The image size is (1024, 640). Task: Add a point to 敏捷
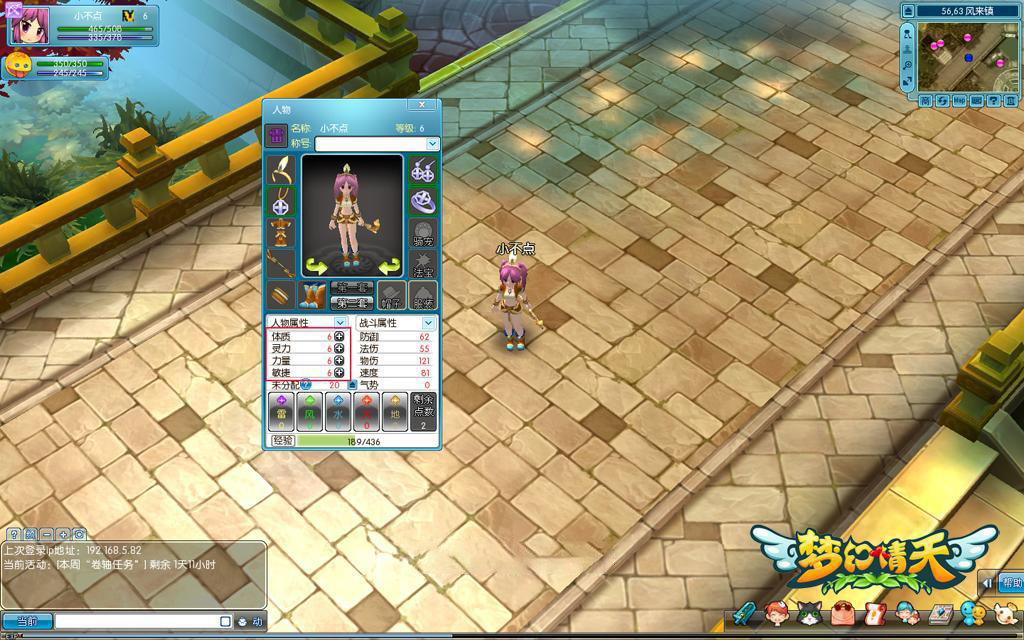pos(339,373)
